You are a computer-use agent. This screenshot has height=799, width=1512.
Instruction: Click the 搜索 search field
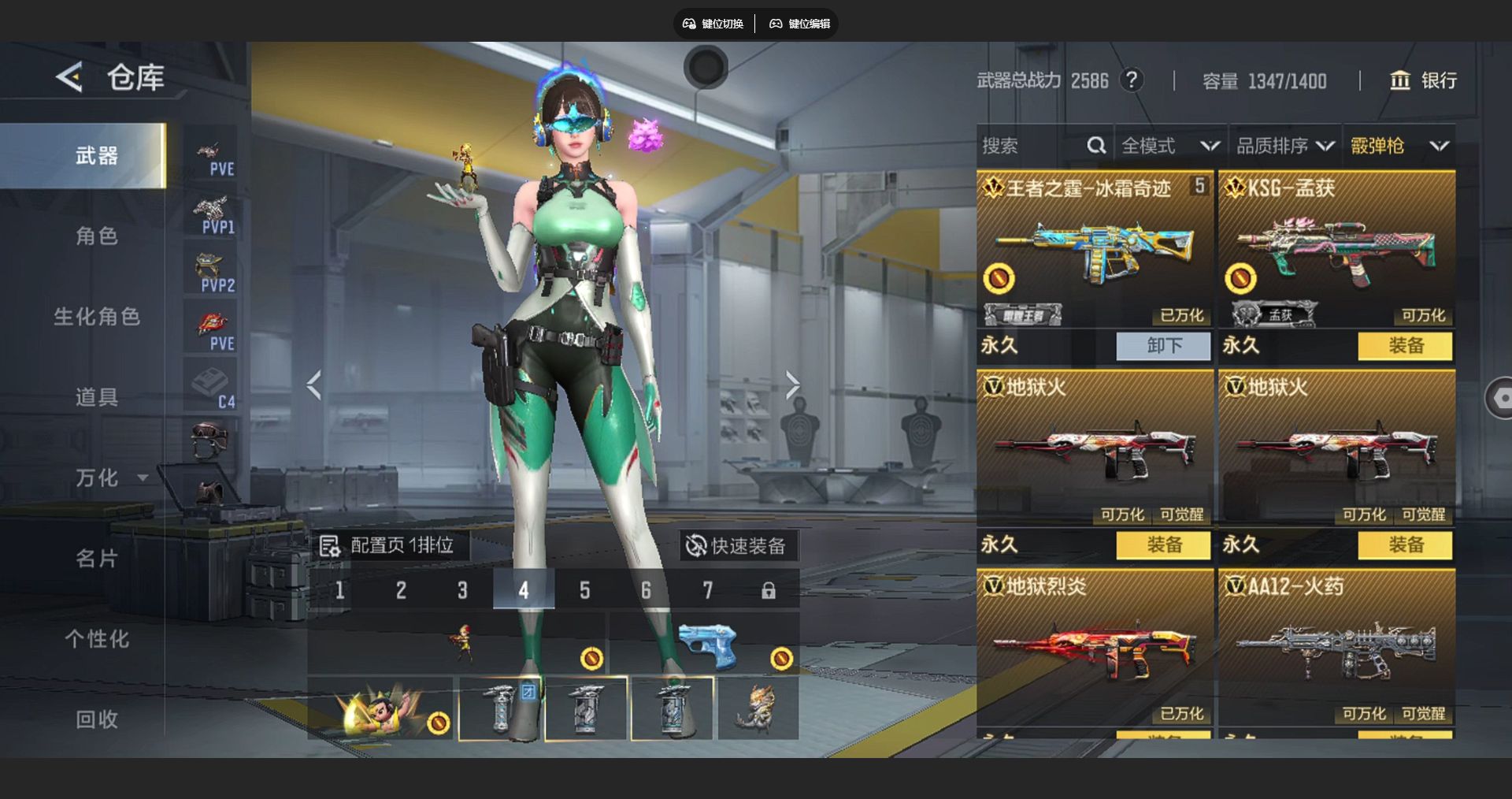(x=1032, y=146)
